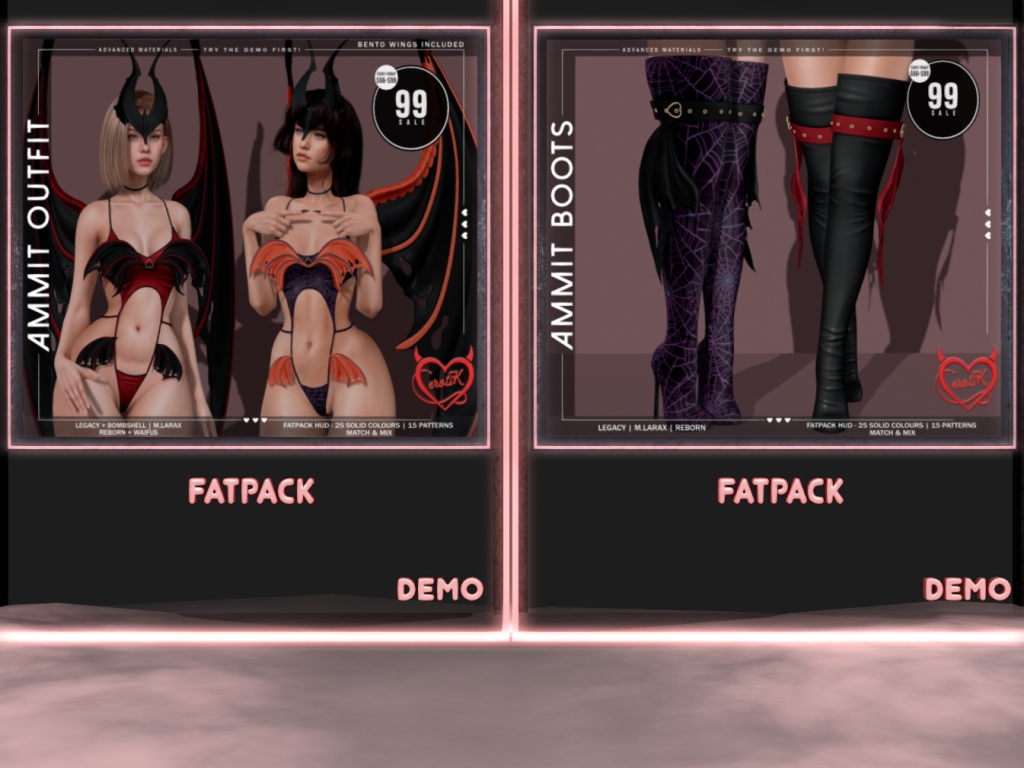Get the DEMO for the Ammit Outfit
This screenshot has height=768, width=1024.
click(440, 590)
